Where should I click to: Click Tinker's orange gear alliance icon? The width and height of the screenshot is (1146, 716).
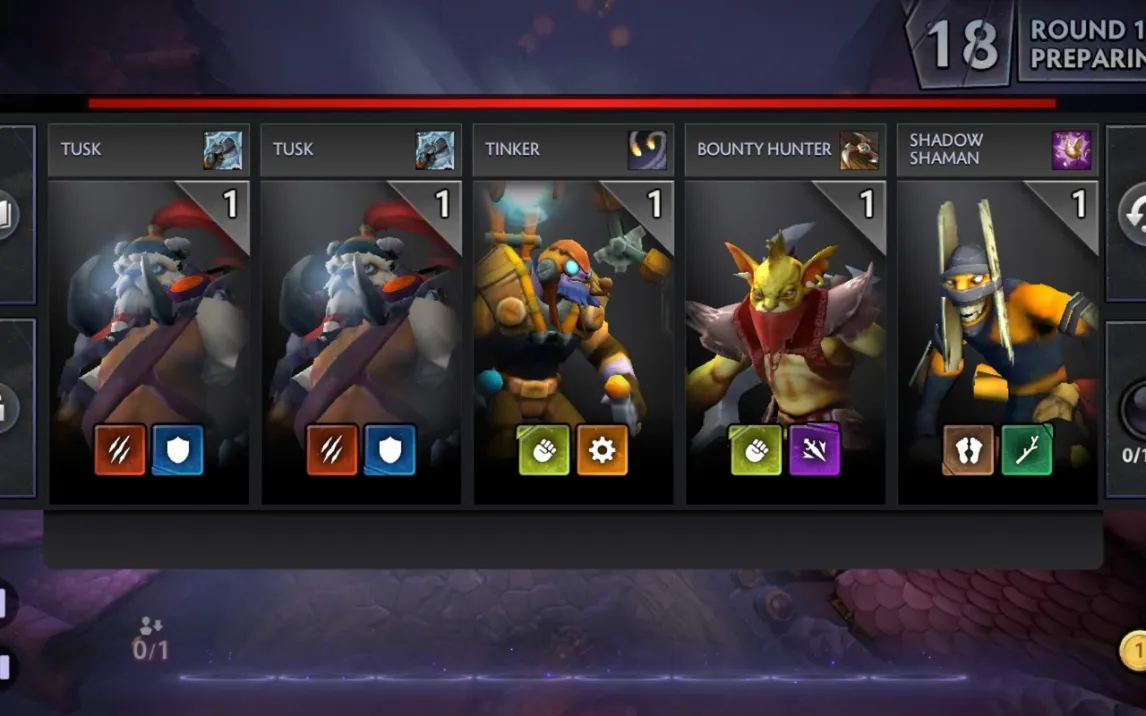pos(602,450)
